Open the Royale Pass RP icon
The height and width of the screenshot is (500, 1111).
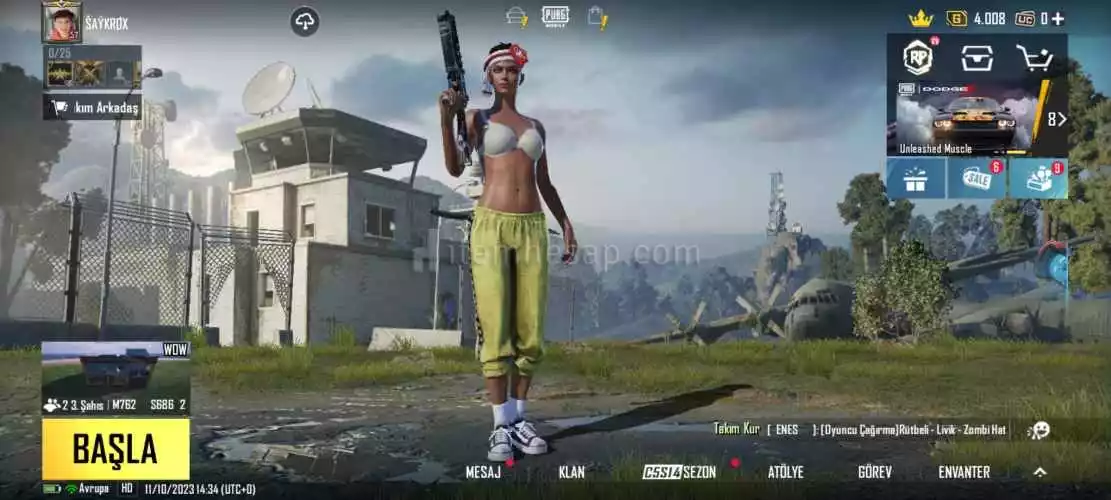click(918, 57)
